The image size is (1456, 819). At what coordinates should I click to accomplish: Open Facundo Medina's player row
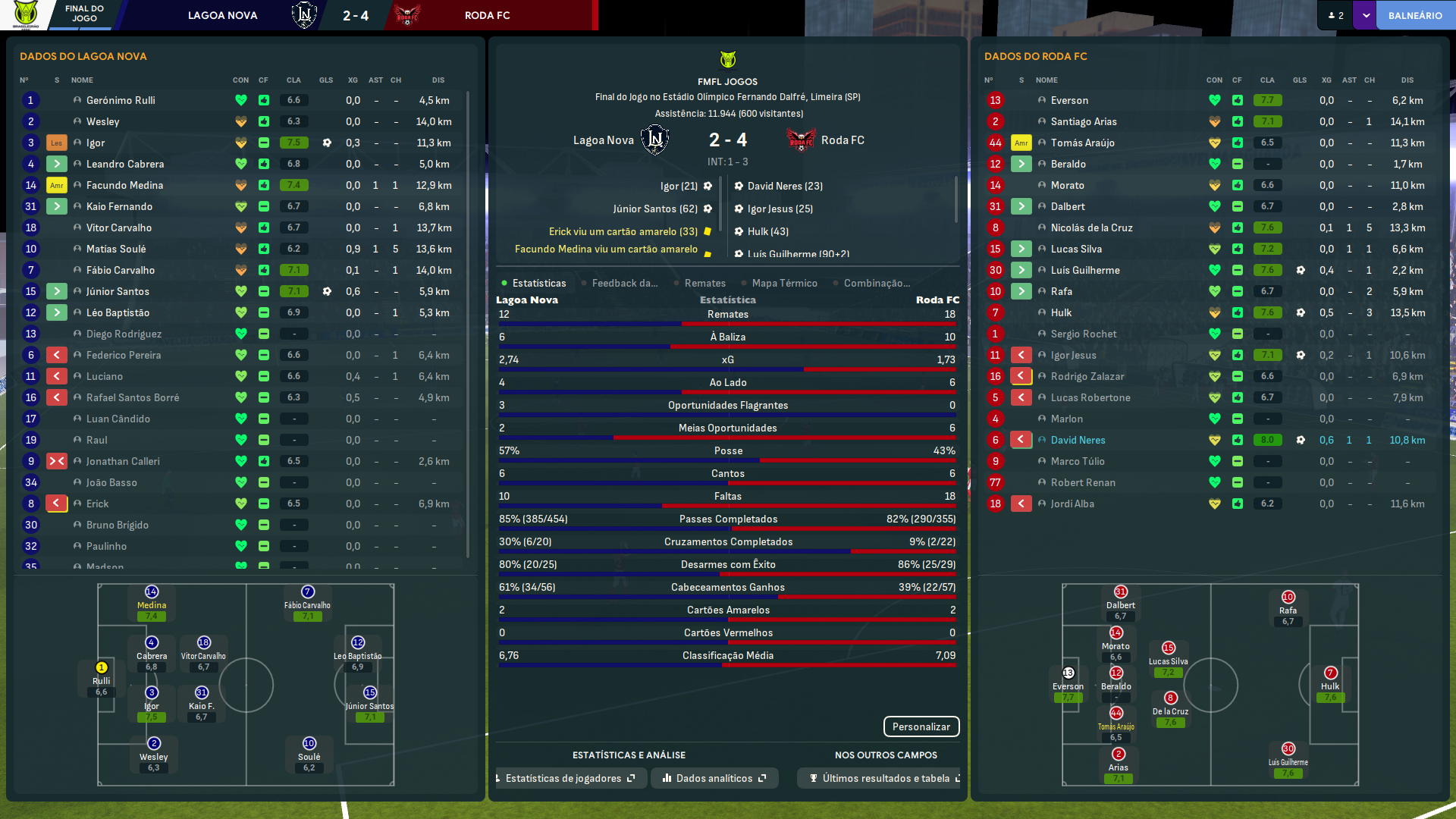coord(124,185)
